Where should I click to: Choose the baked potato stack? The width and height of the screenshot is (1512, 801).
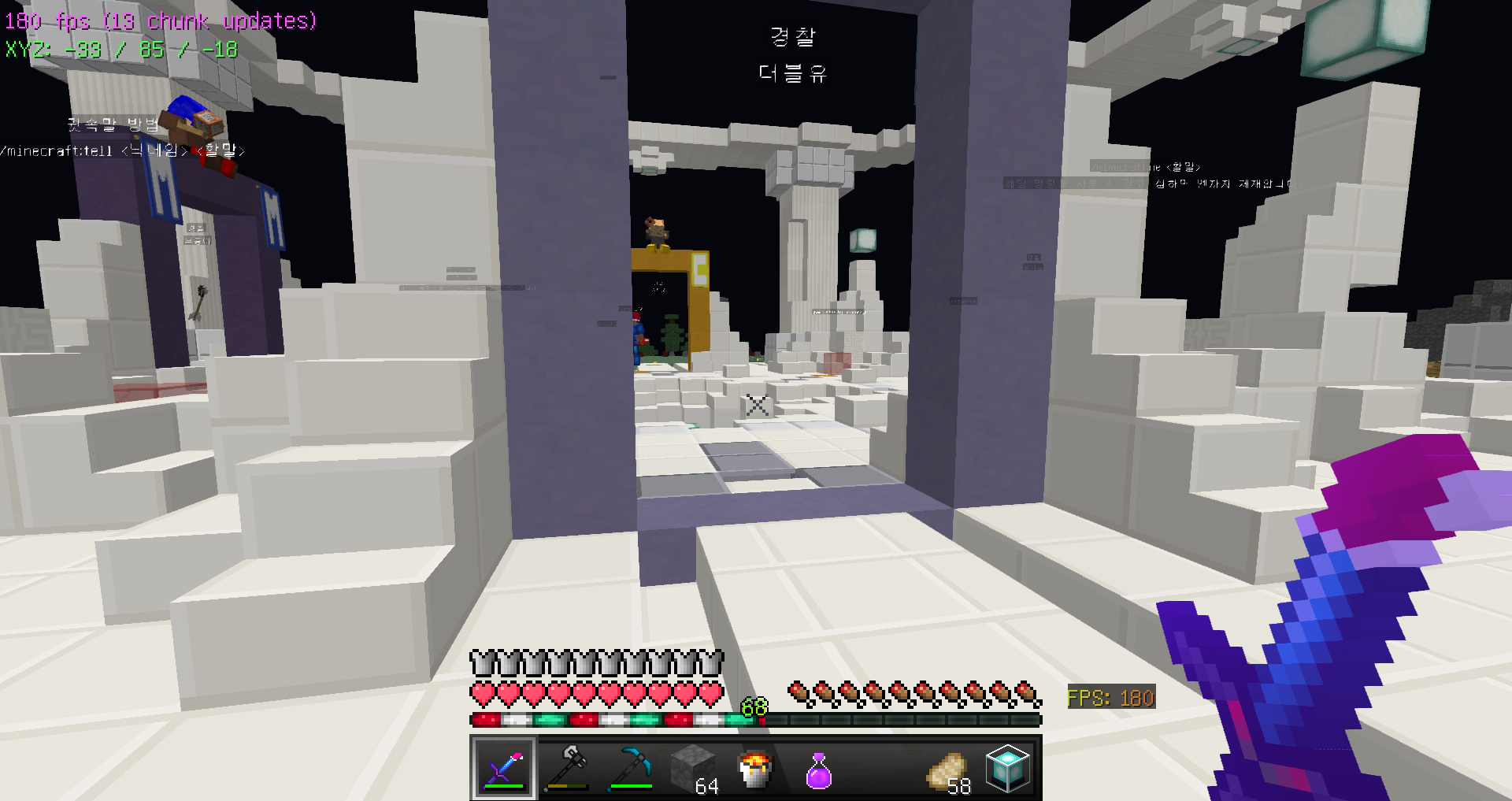[946, 769]
